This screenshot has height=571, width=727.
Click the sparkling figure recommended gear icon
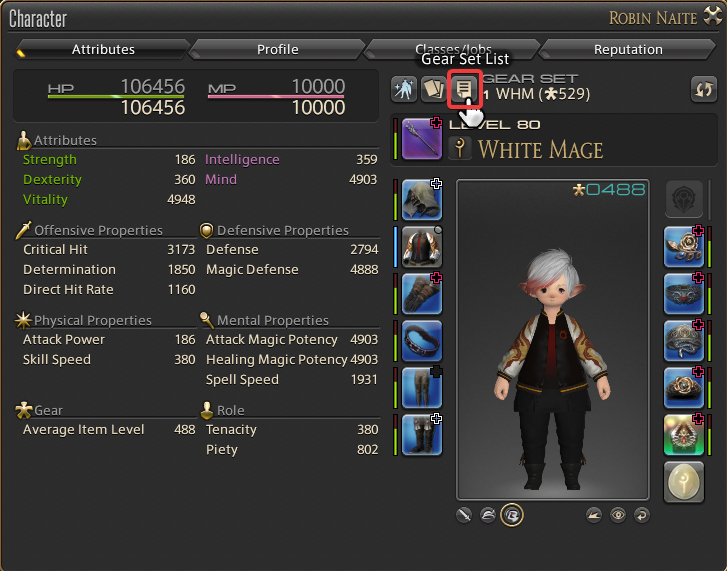404,89
